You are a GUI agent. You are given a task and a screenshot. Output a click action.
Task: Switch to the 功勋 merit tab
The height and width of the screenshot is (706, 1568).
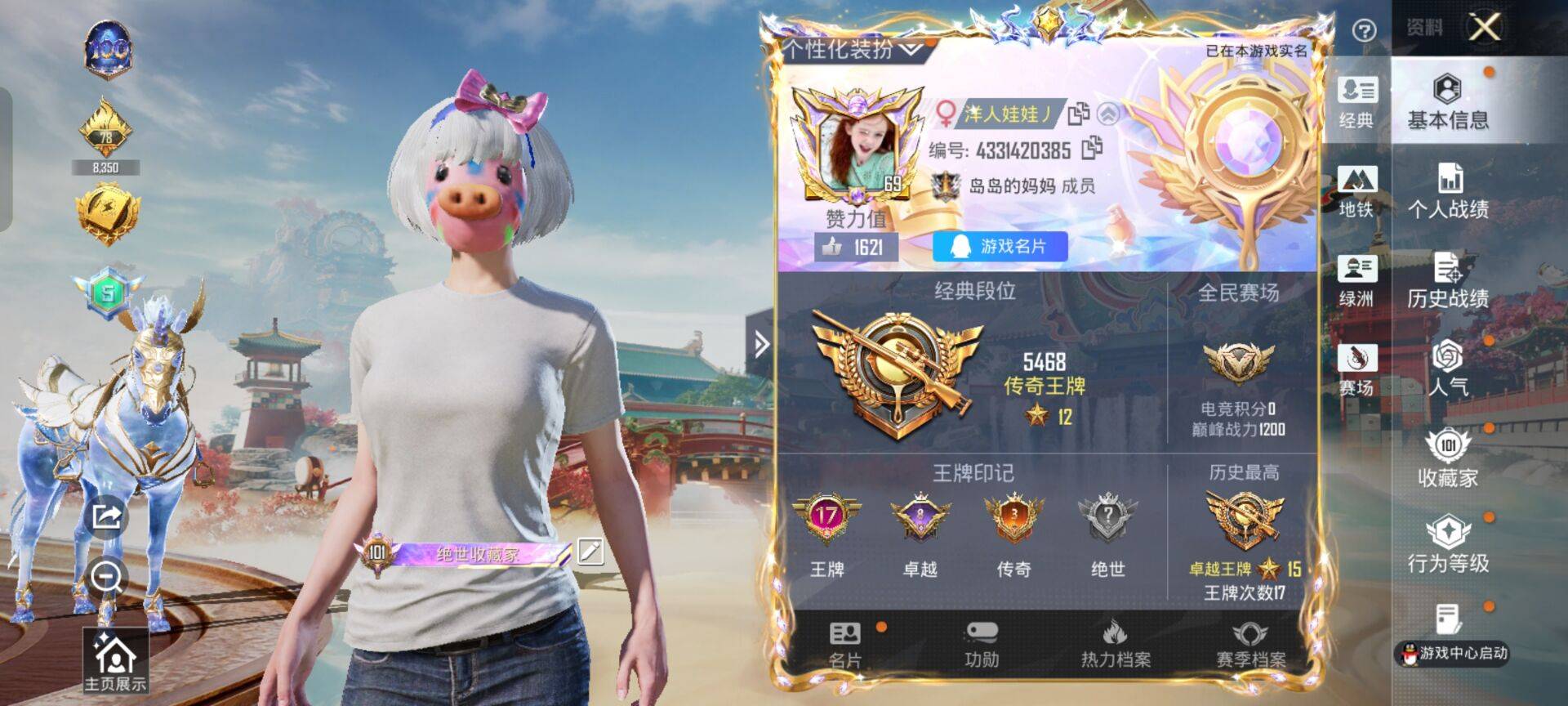tap(981, 646)
